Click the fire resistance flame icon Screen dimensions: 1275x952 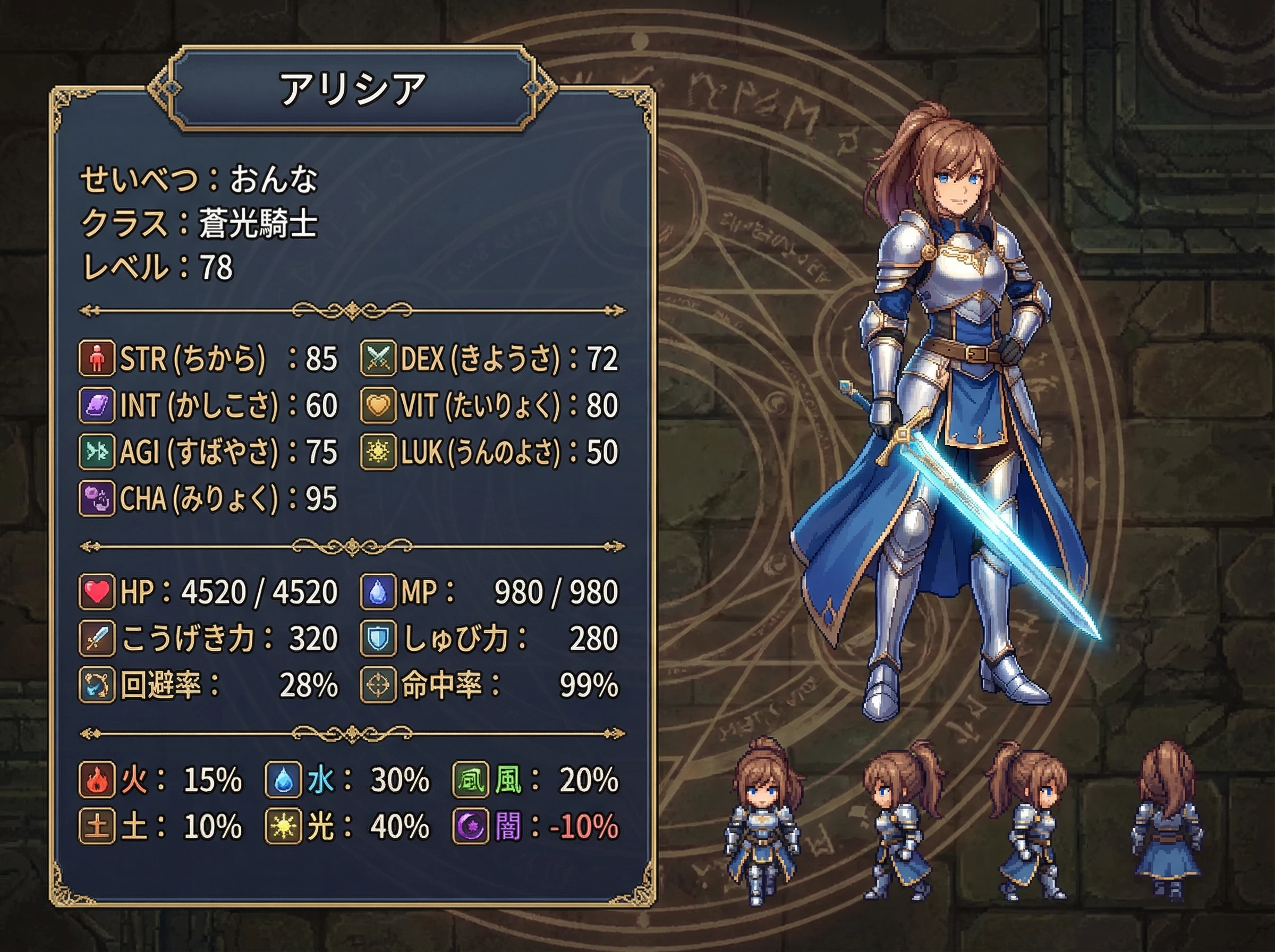pyautogui.click(x=96, y=780)
